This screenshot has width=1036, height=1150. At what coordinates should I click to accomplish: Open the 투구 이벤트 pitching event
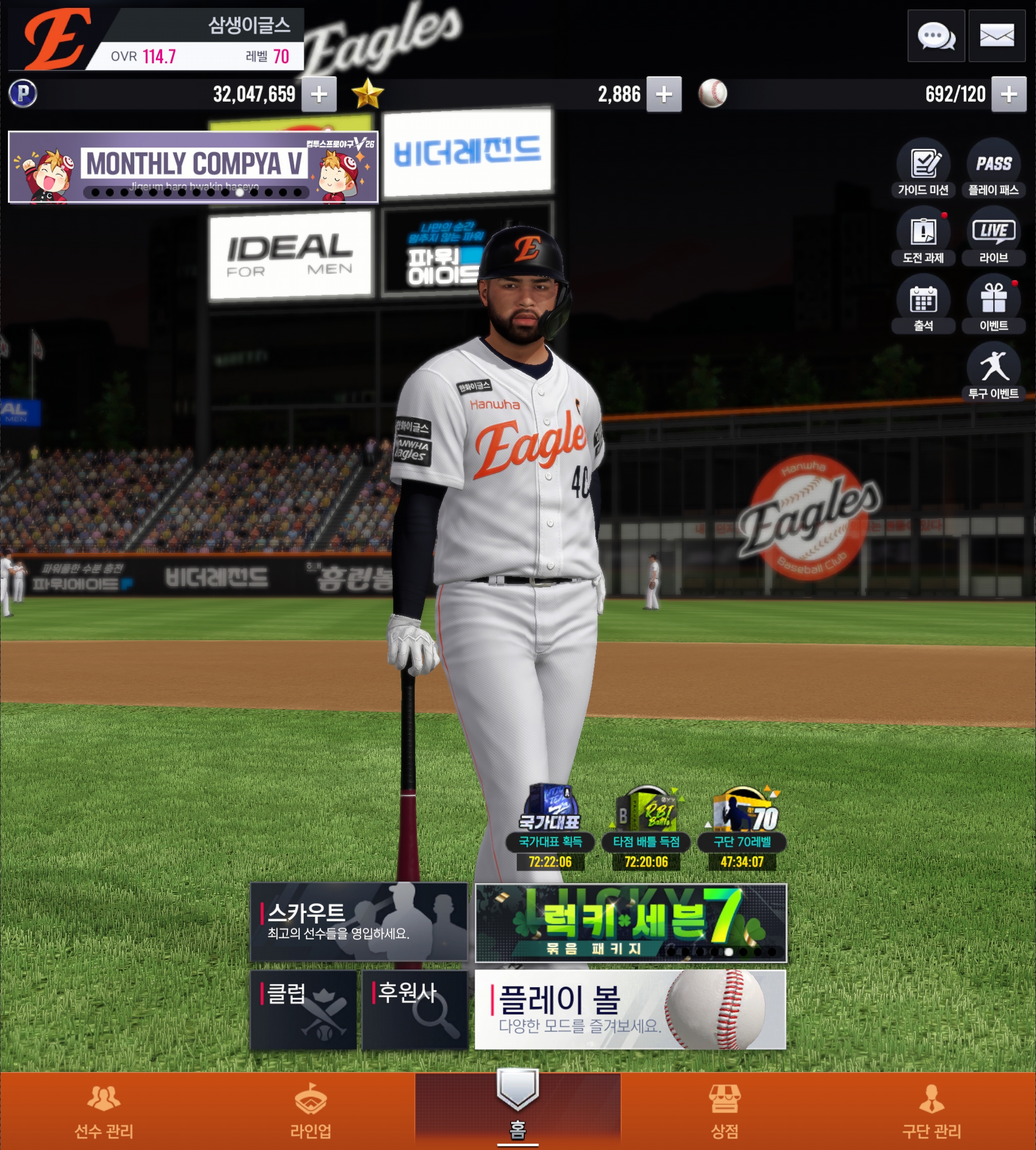click(993, 371)
